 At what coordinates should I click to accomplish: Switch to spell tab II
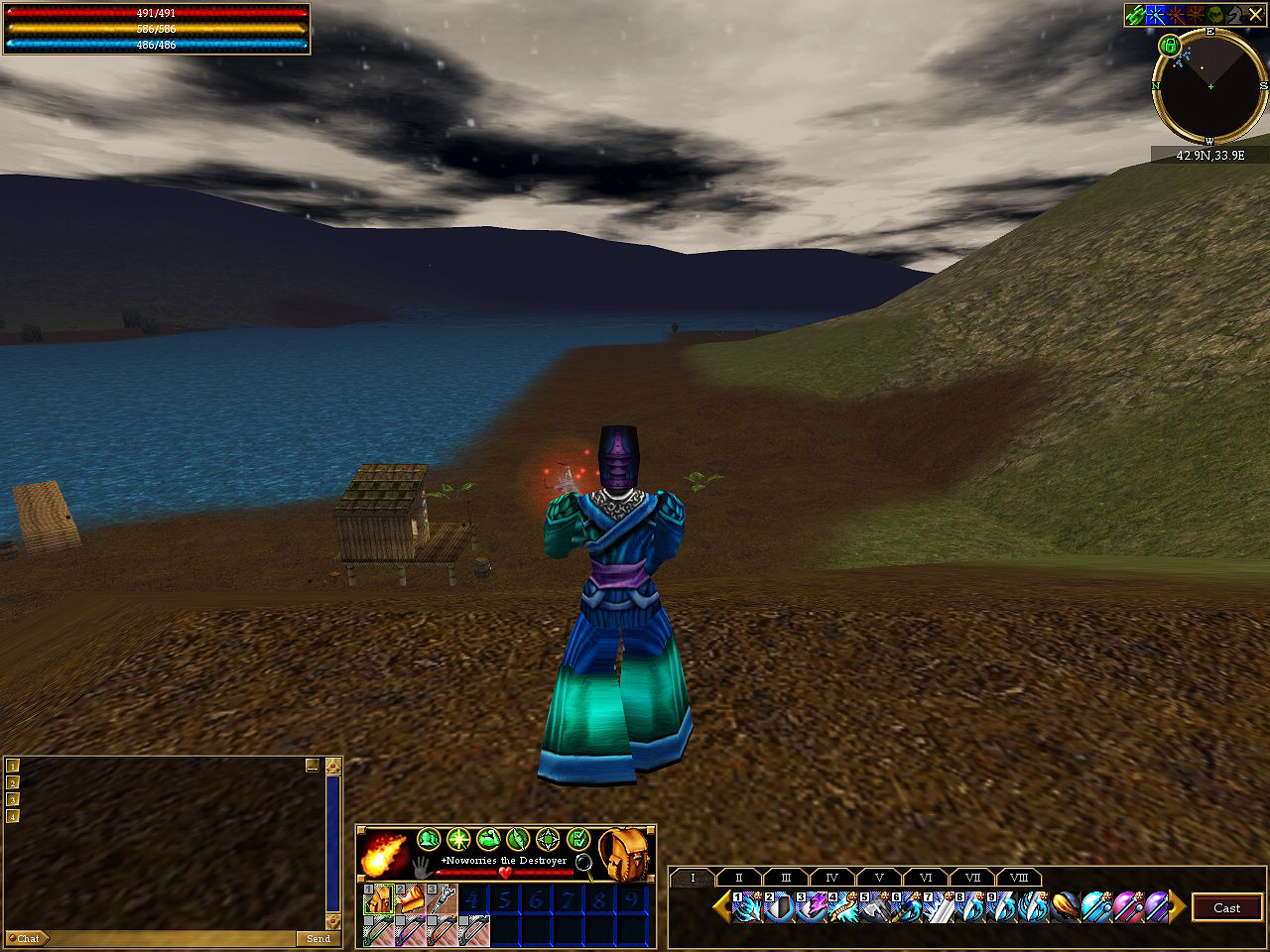pos(738,878)
